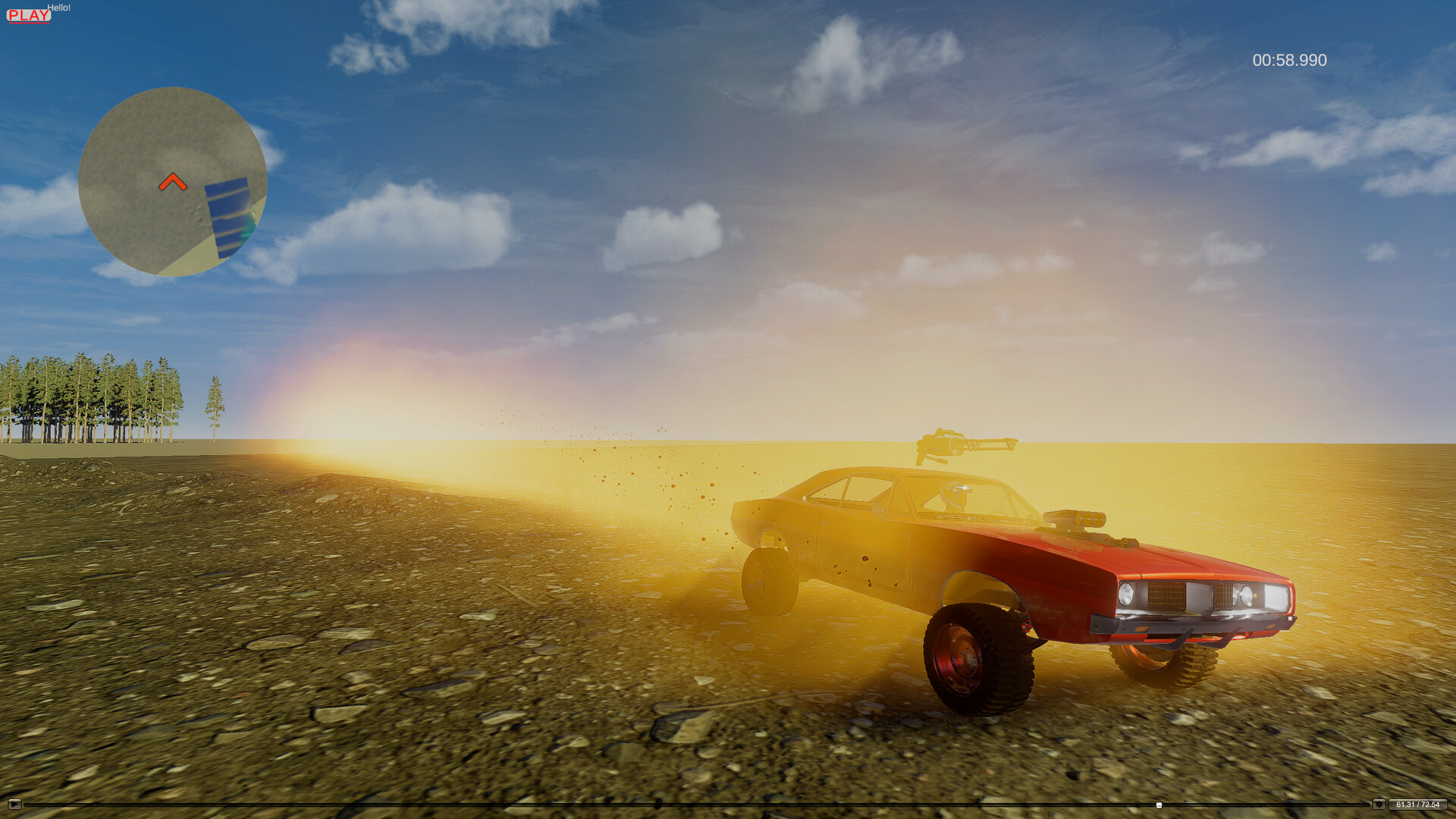This screenshot has height=819, width=1456.
Task: Open the gear settings icon on the timeline bar
Action: pos(1379,804)
